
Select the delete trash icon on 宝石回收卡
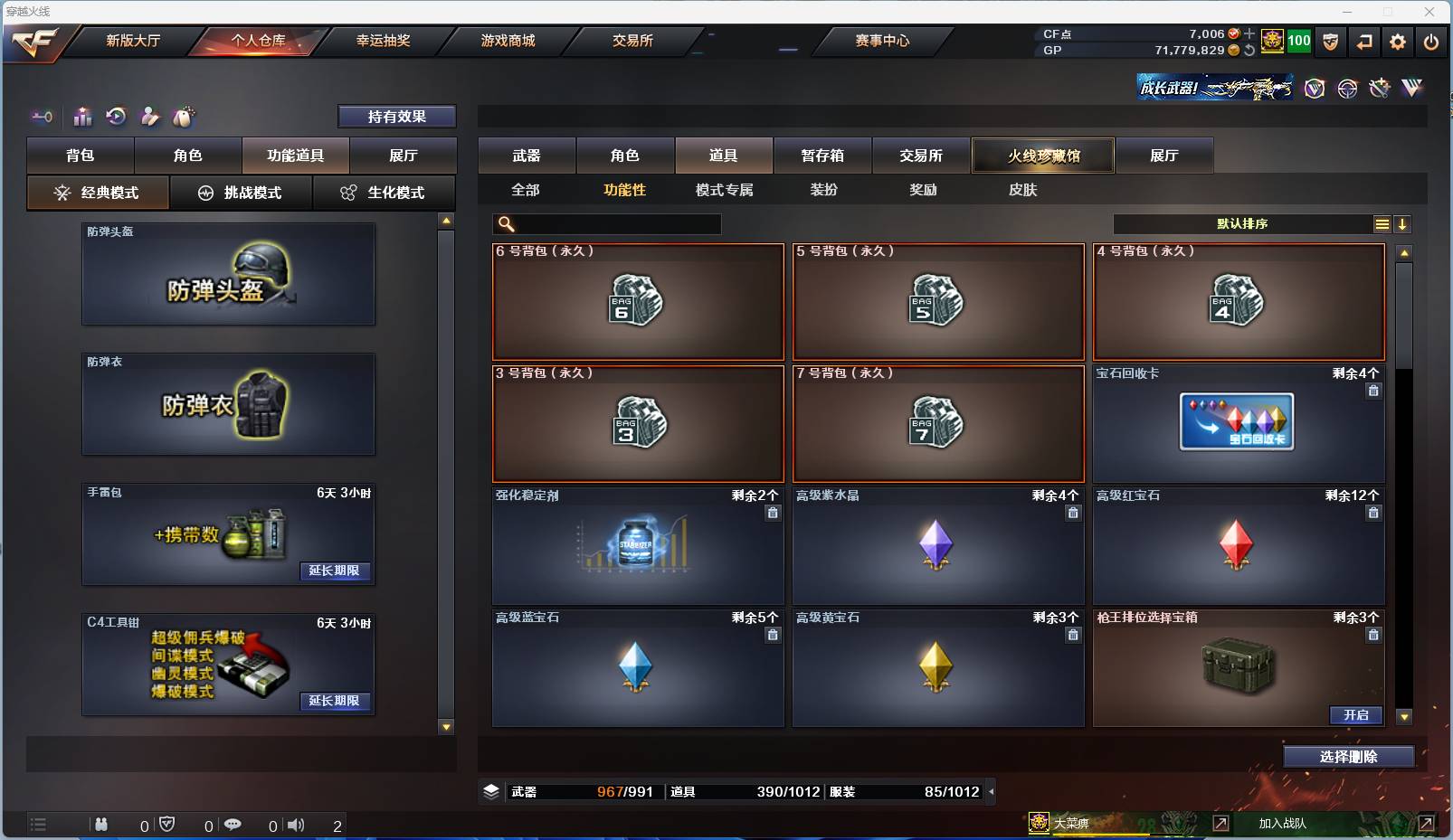1373,391
